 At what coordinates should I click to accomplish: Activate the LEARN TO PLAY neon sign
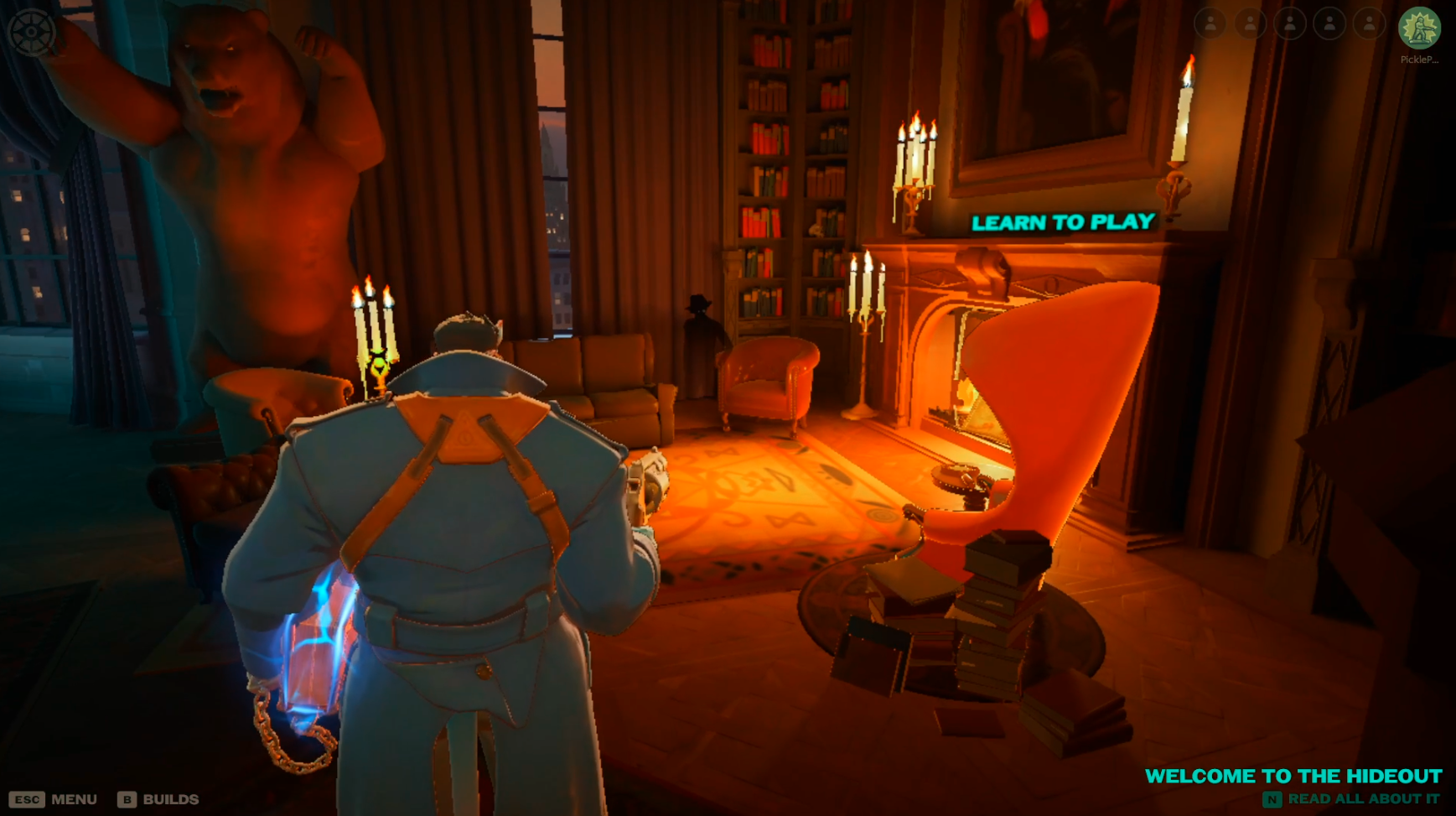click(x=1063, y=223)
